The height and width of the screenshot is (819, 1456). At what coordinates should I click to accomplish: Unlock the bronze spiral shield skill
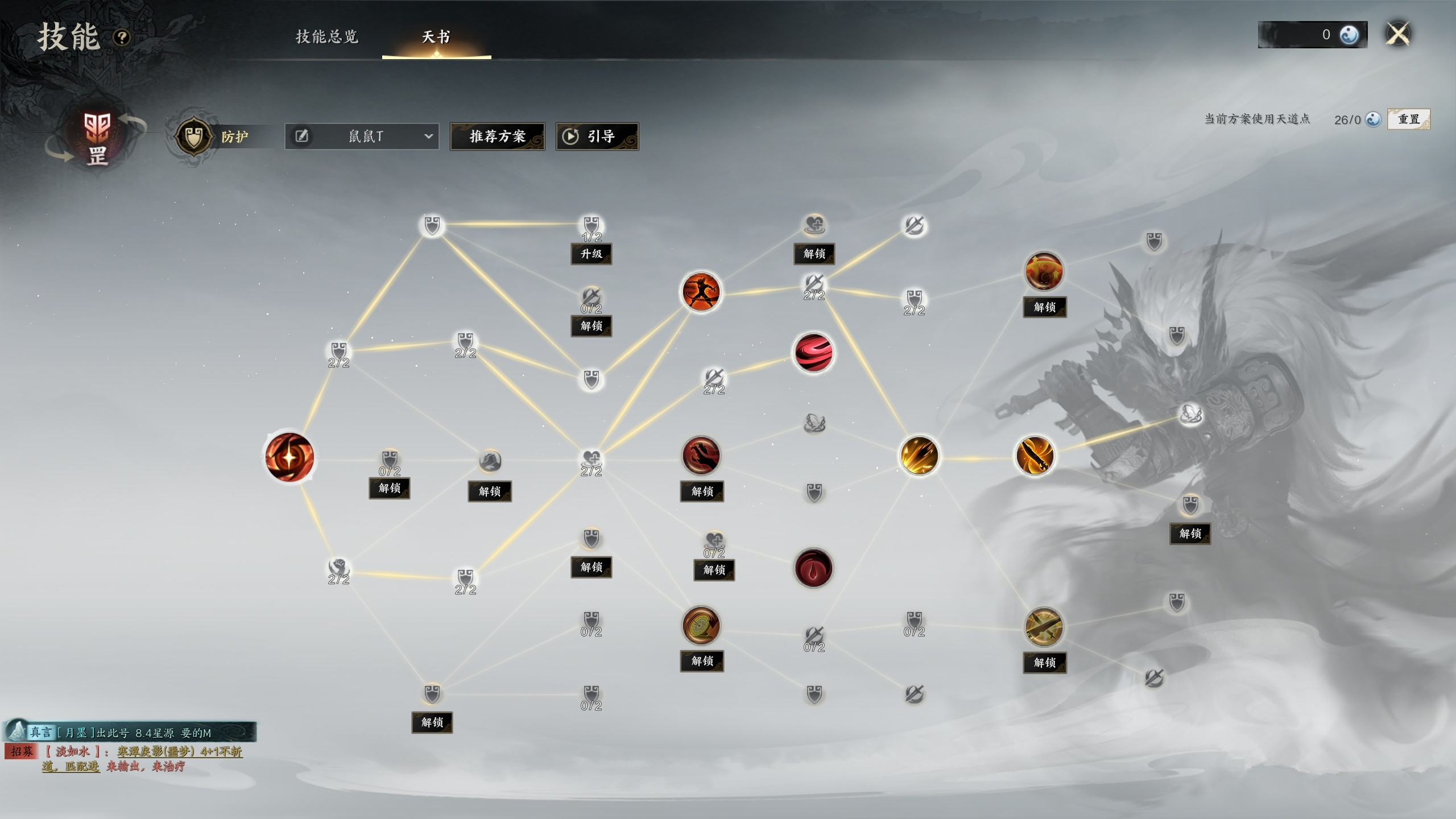[x=702, y=661]
